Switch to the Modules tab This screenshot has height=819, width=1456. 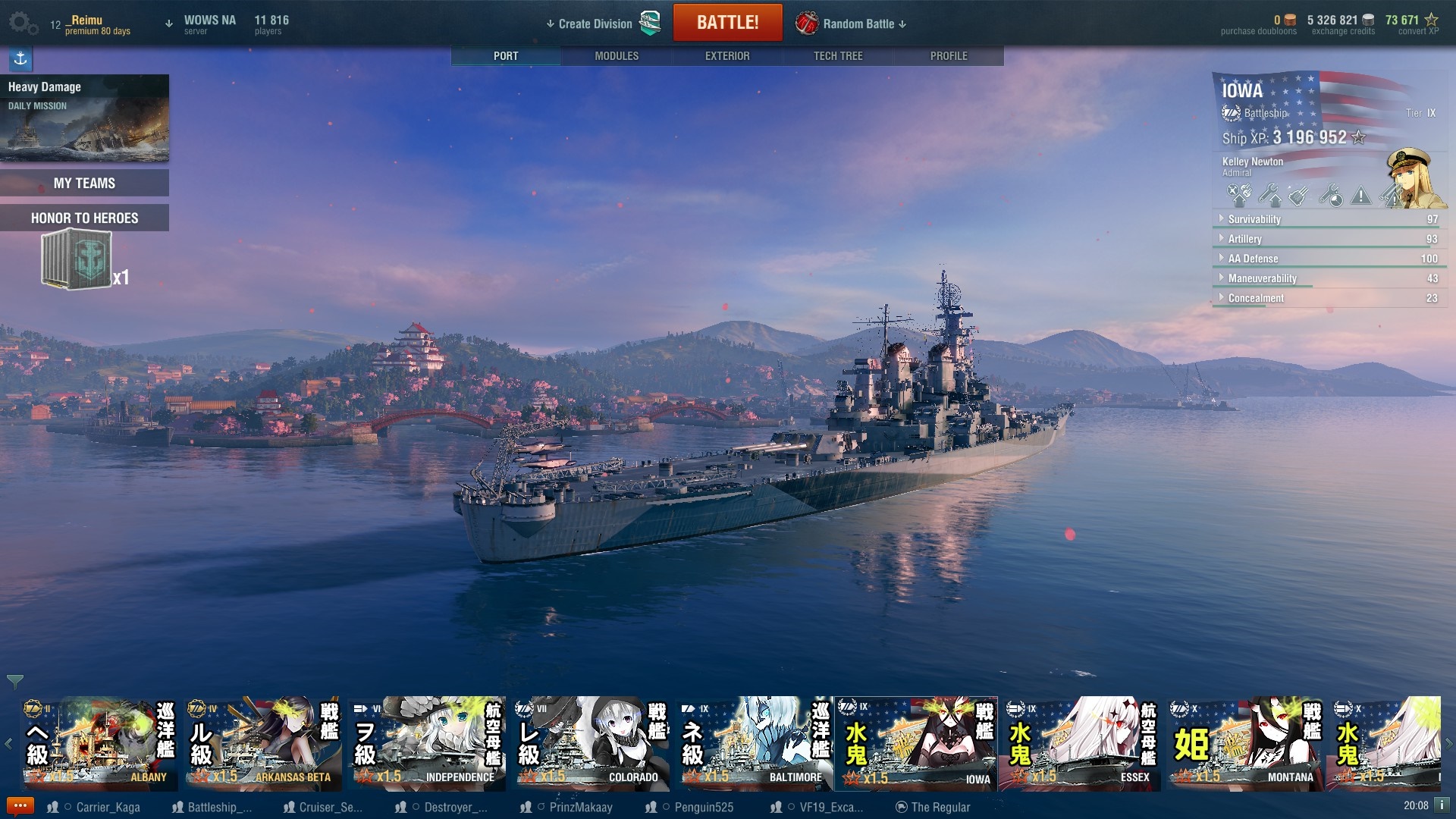pyautogui.click(x=616, y=56)
